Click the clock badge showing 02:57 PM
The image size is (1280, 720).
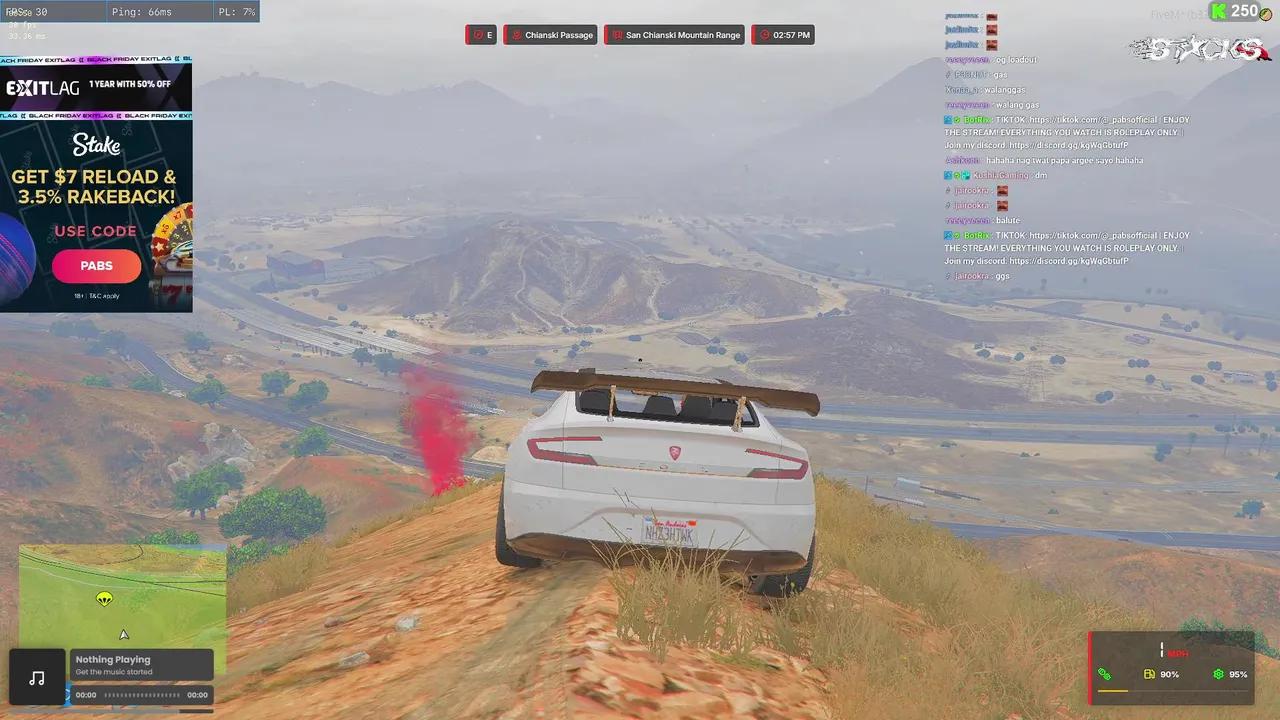click(x=782, y=34)
